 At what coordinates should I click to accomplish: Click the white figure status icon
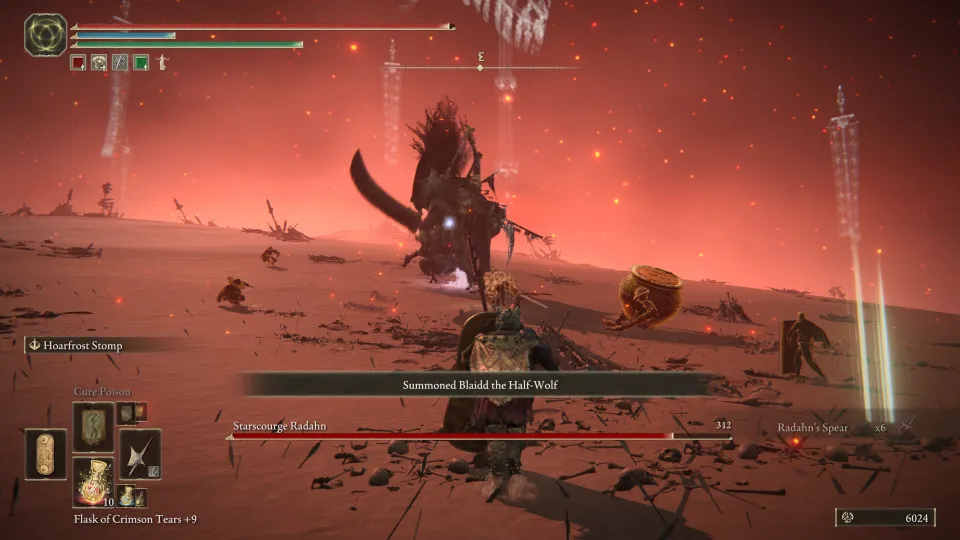pos(162,62)
